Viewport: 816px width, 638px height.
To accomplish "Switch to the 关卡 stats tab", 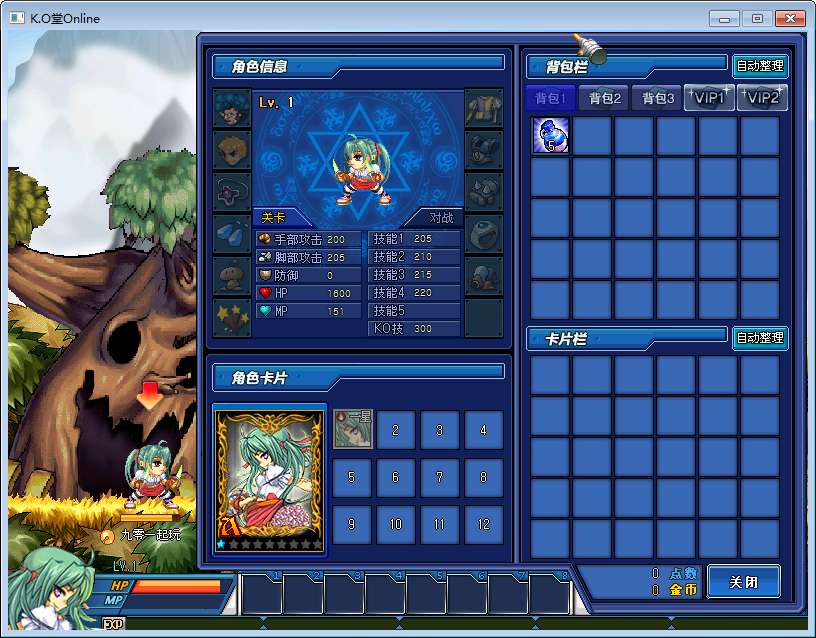I will [x=274, y=217].
